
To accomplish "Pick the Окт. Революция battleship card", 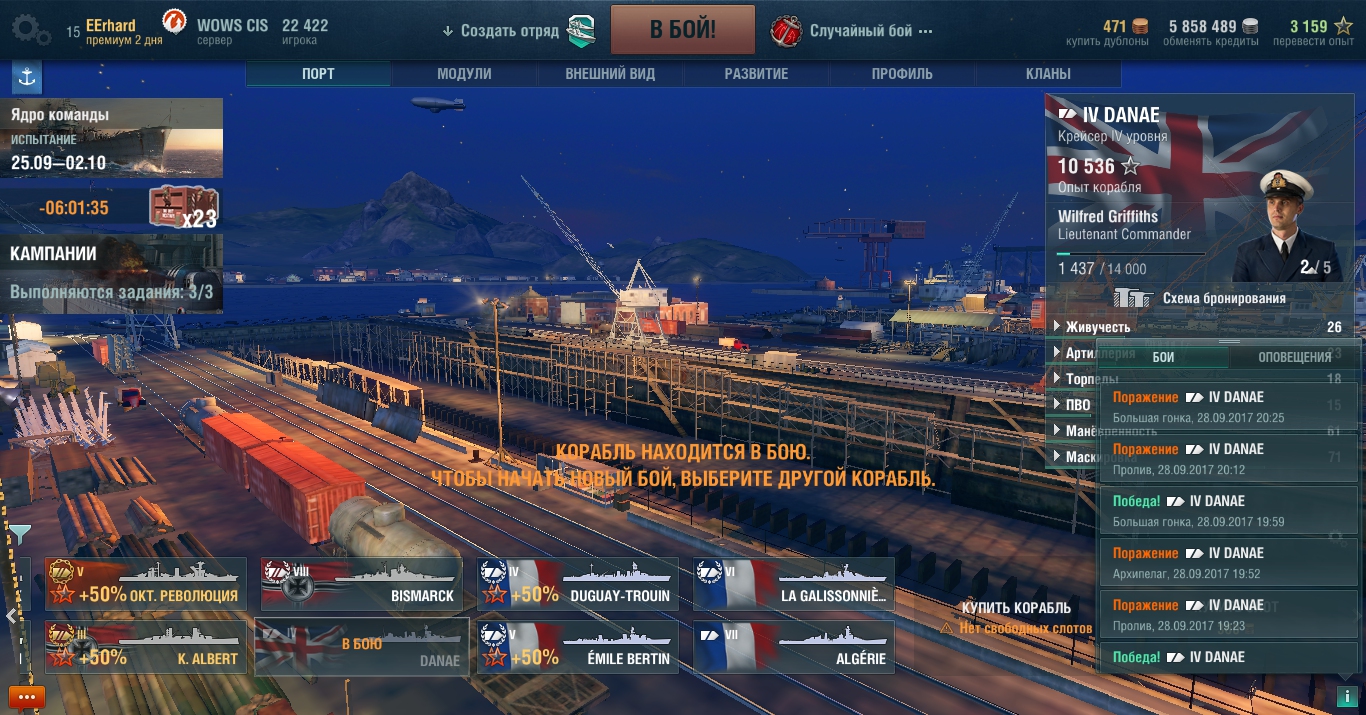I will pos(145,584).
